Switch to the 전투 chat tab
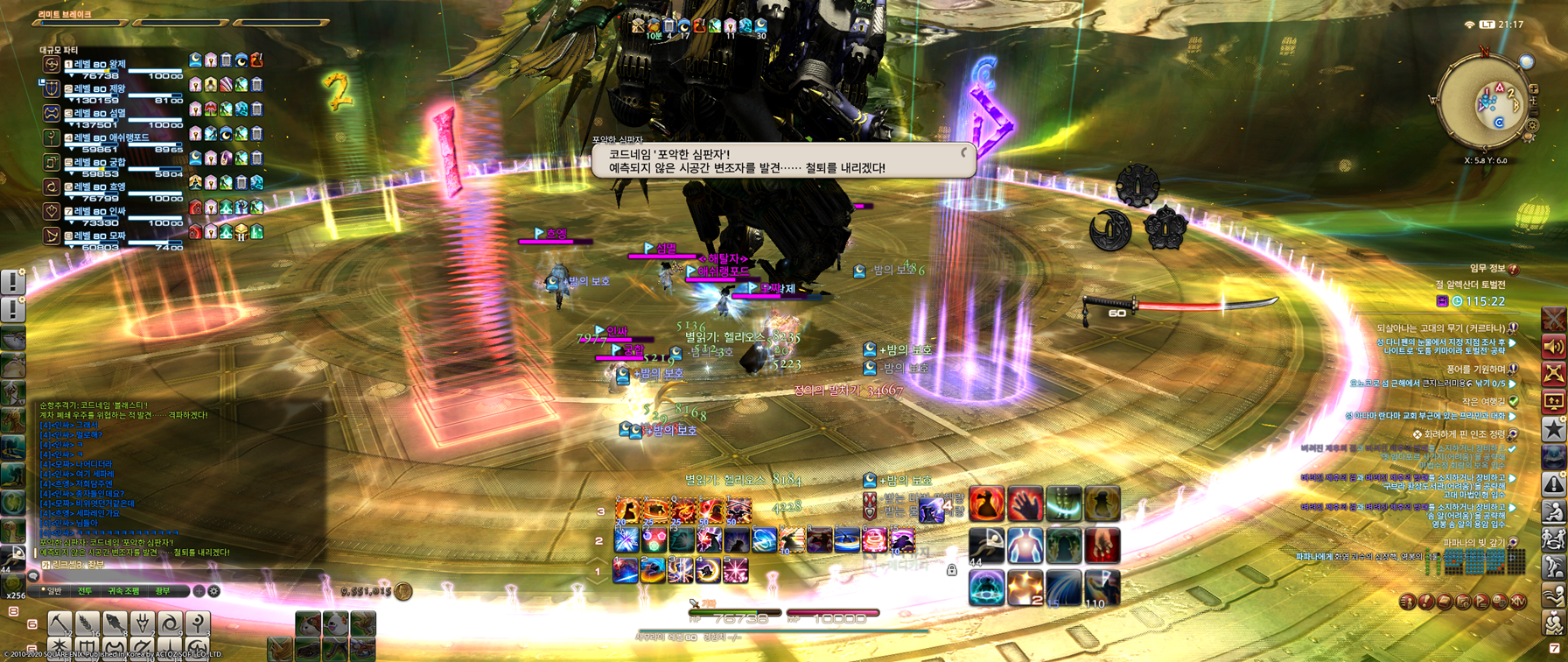 tap(84, 591)
